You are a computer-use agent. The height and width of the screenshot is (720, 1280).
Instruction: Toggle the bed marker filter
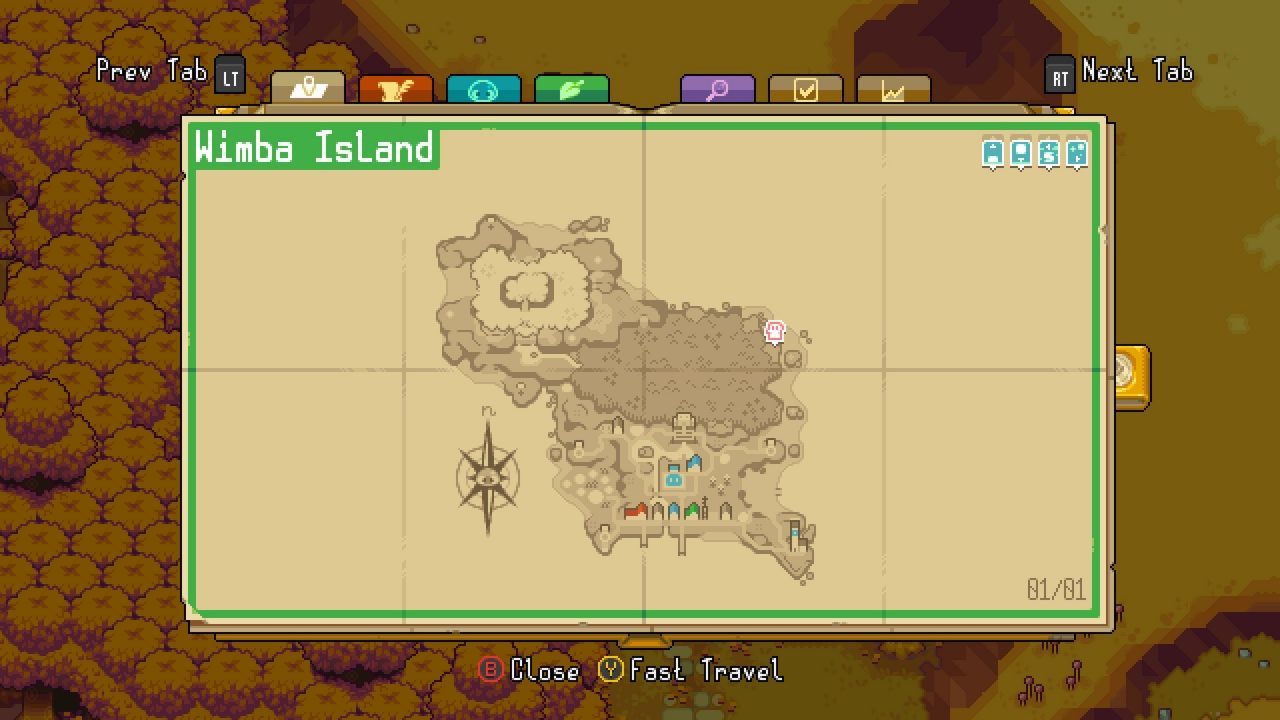click(993, 152)
